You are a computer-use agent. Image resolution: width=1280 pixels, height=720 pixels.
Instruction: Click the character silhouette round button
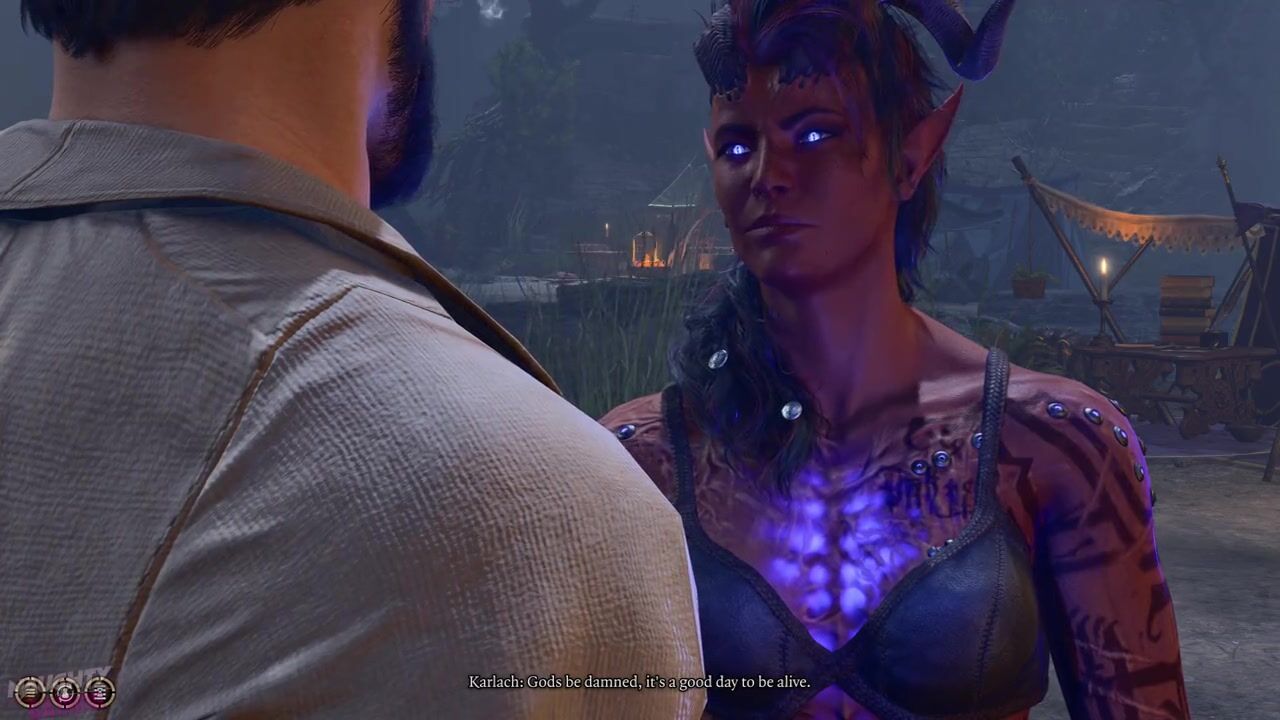click(65, 691)
